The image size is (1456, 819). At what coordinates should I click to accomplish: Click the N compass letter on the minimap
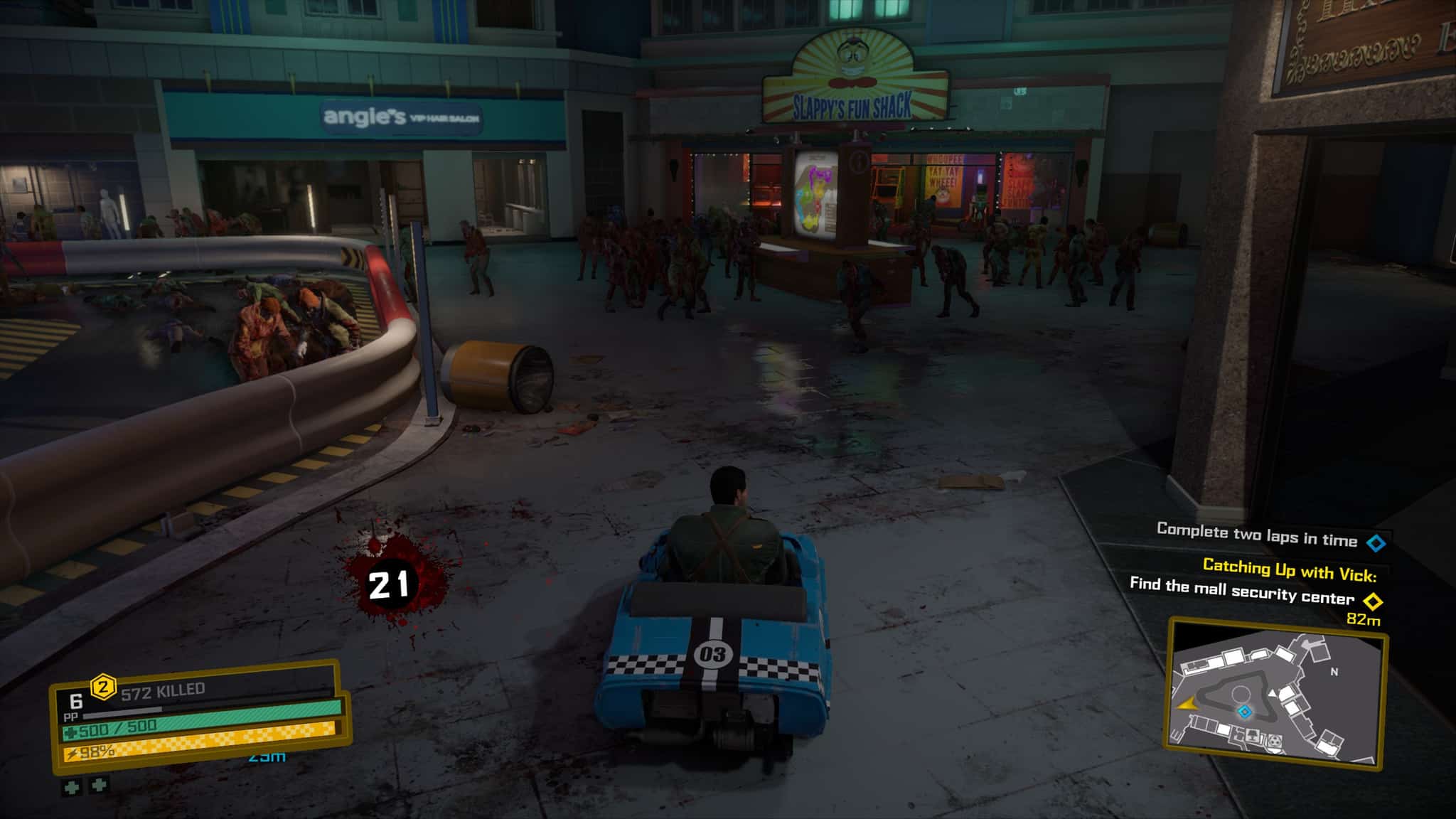pos(1335,672)
